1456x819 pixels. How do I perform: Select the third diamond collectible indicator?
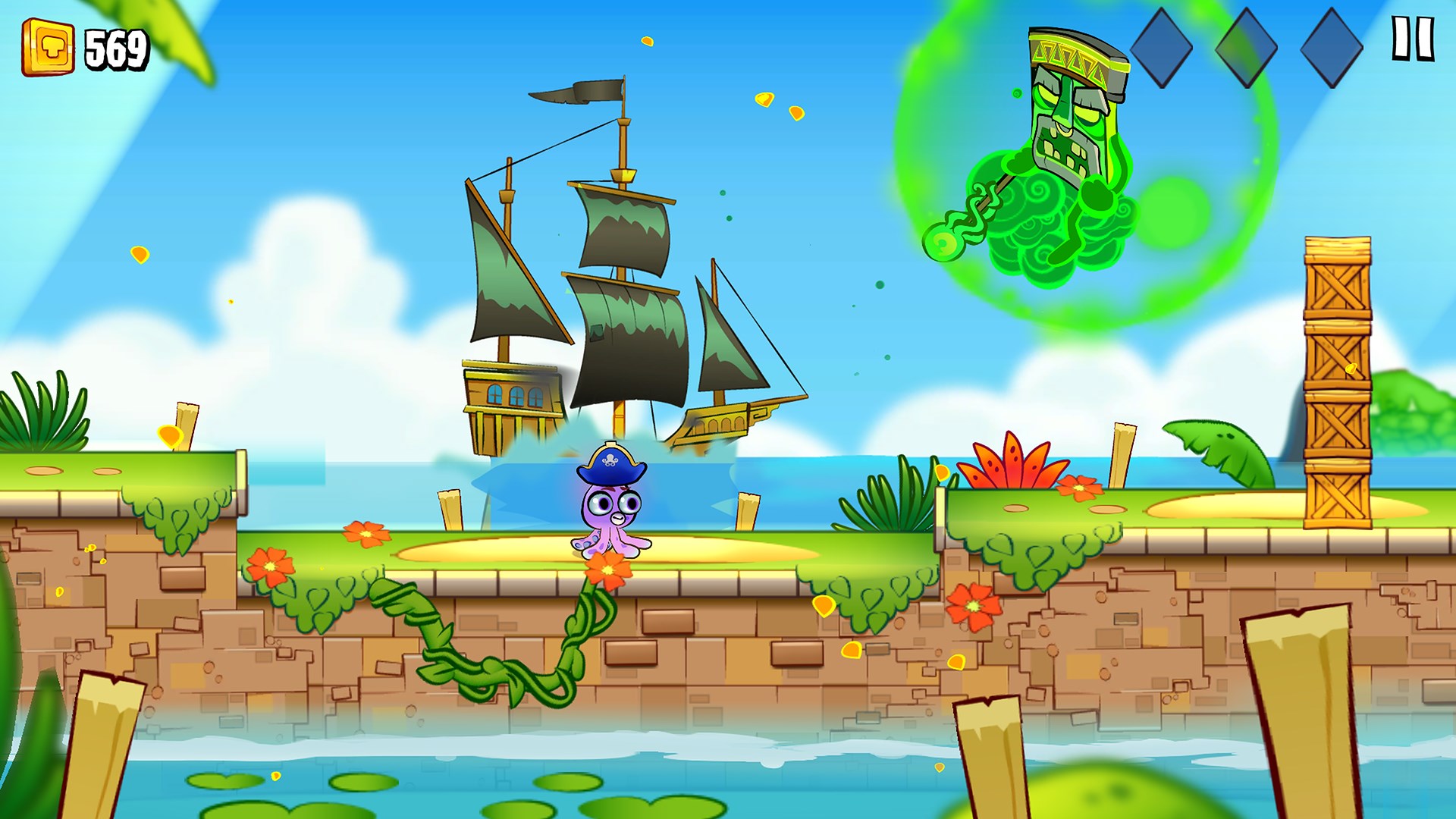[x=1333, y=47]
